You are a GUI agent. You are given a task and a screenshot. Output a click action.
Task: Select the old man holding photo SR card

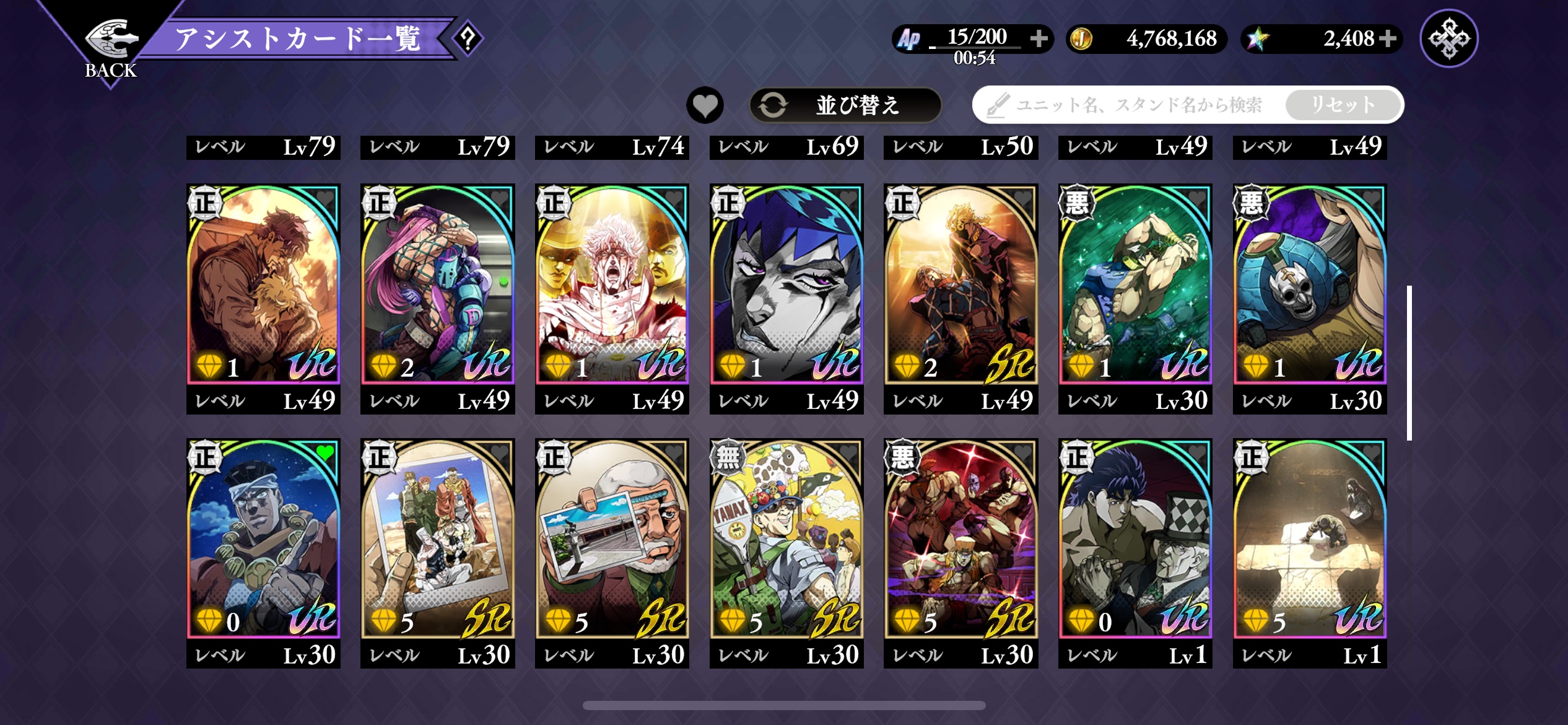click(x=612, y=539)
